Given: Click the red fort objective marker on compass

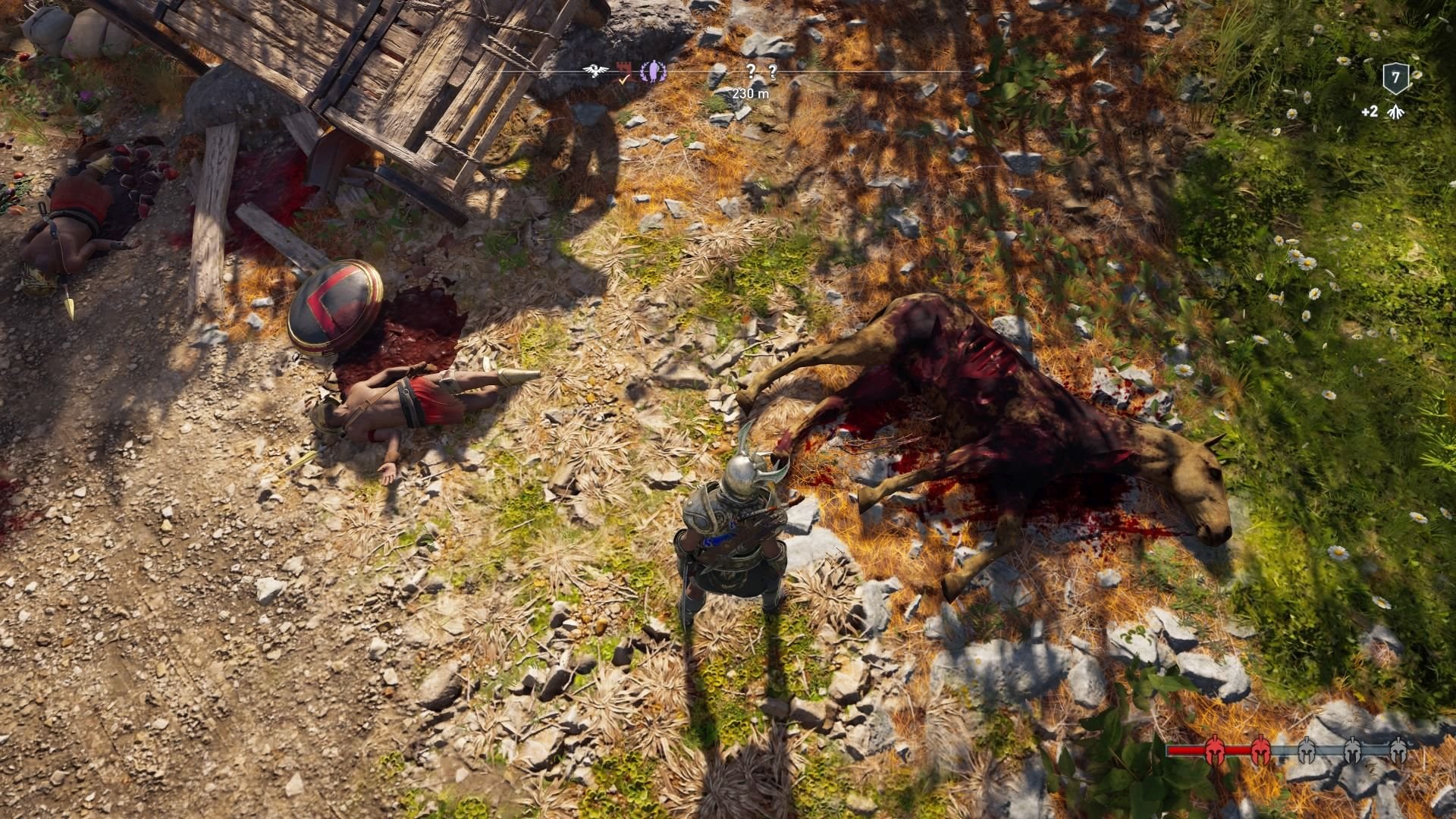Looking at the screenshot, I should (623, 67).
